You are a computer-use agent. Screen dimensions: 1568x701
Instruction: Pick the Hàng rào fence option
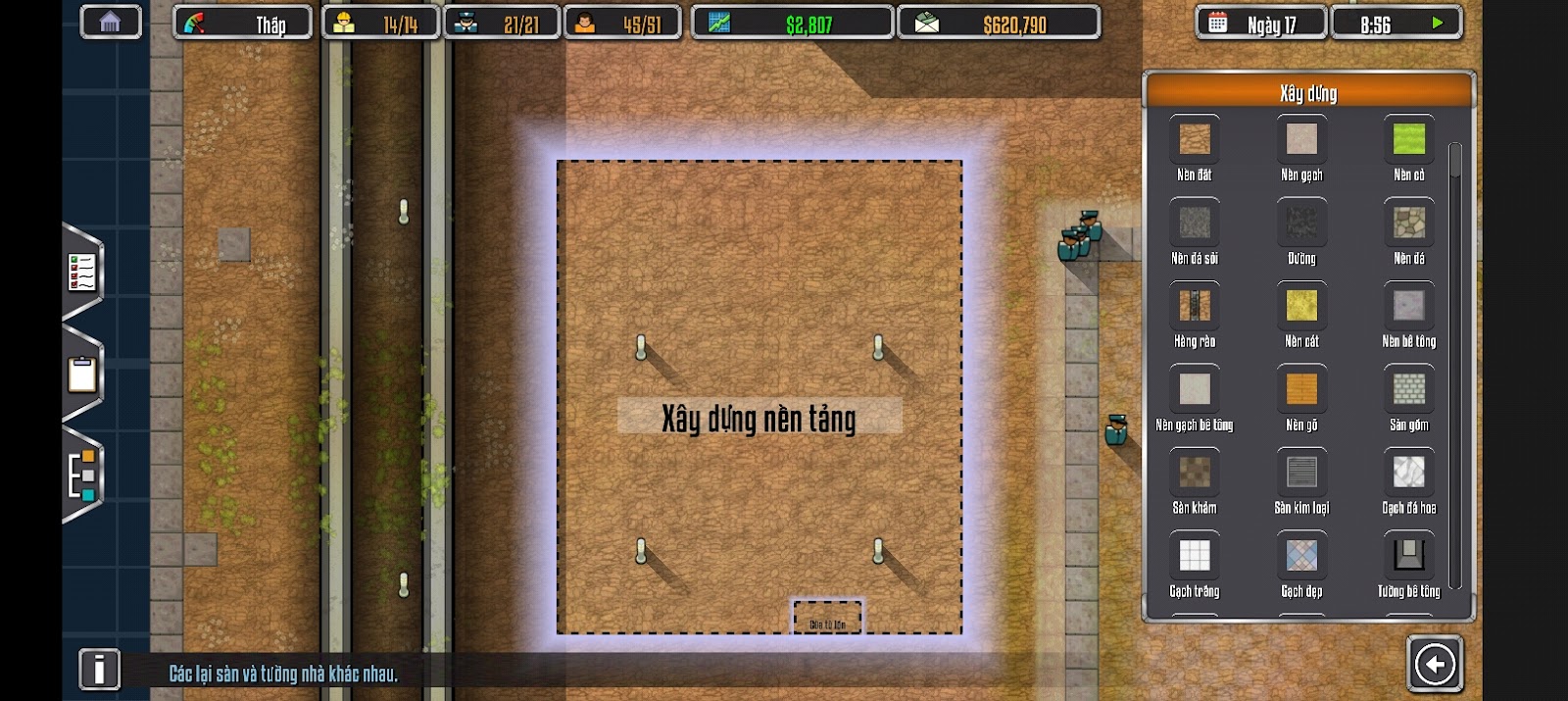(1194, 306)
